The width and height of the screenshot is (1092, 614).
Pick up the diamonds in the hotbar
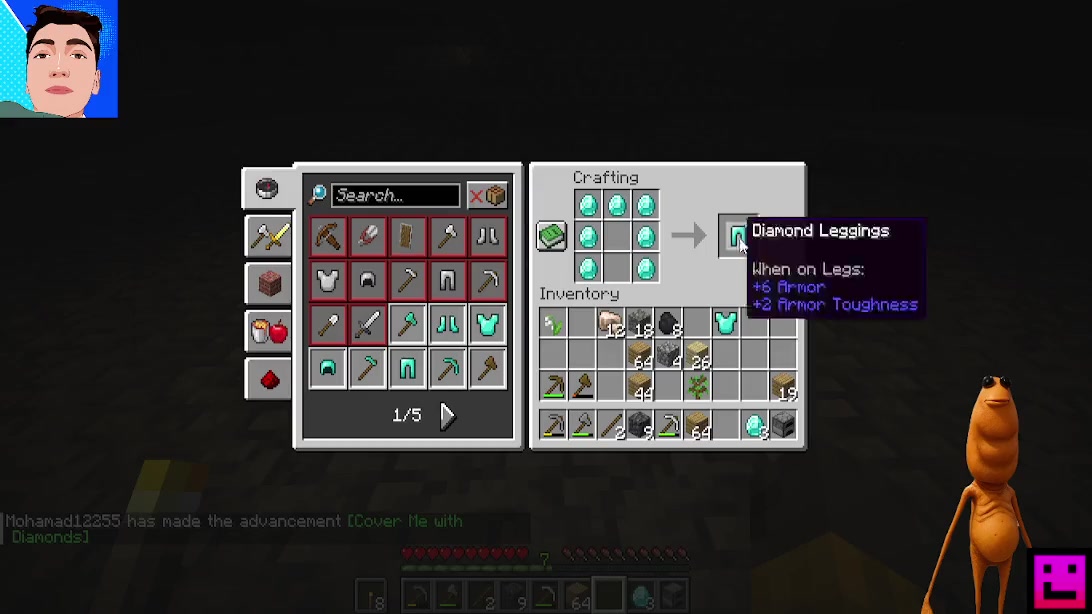tap(755, 425)
